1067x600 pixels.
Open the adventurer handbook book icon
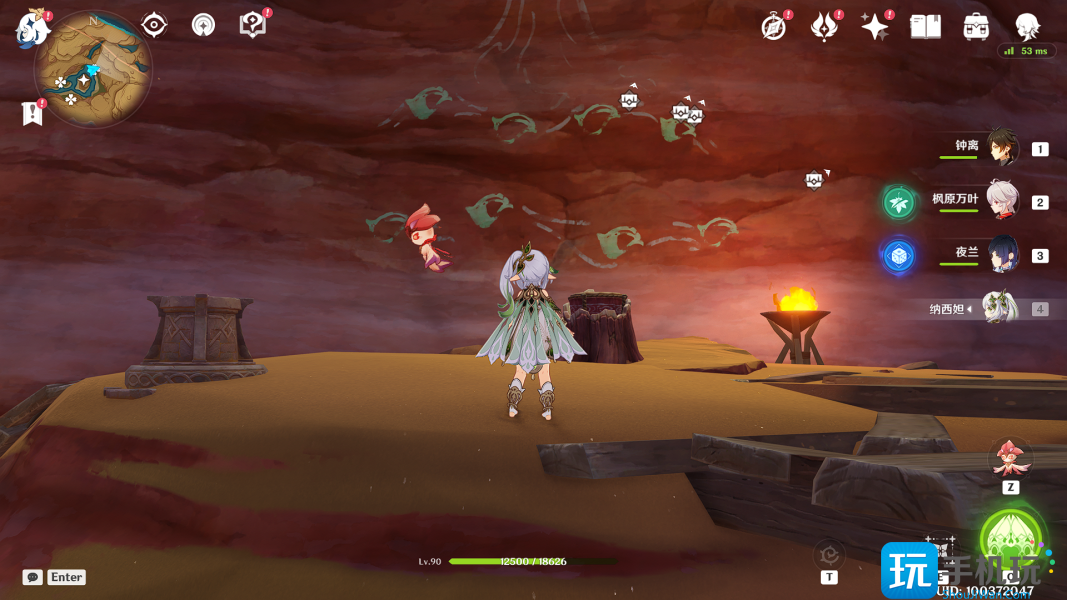click(x=926, y=27)
